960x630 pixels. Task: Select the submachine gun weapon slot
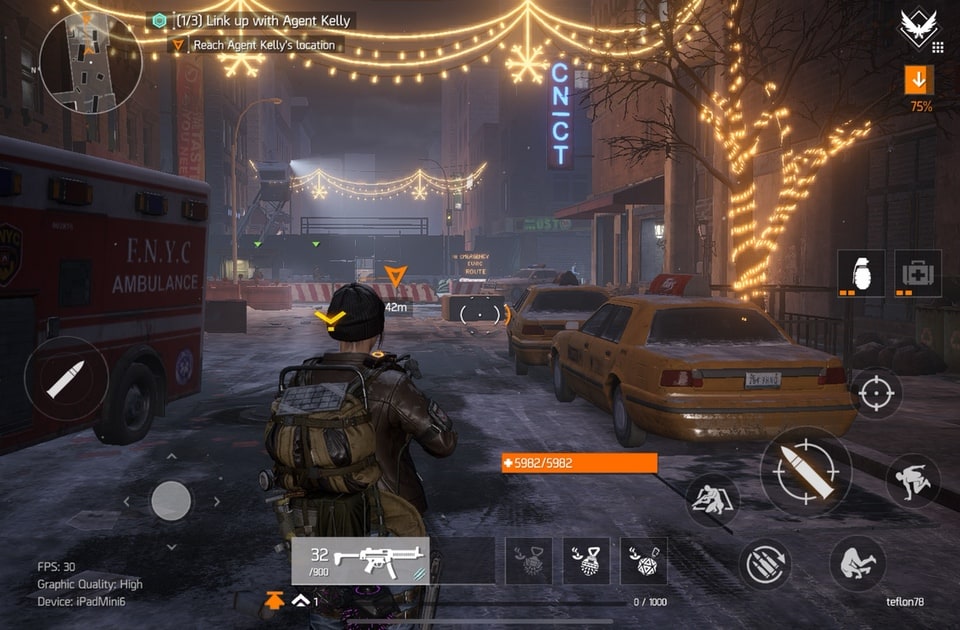[360, 560]
